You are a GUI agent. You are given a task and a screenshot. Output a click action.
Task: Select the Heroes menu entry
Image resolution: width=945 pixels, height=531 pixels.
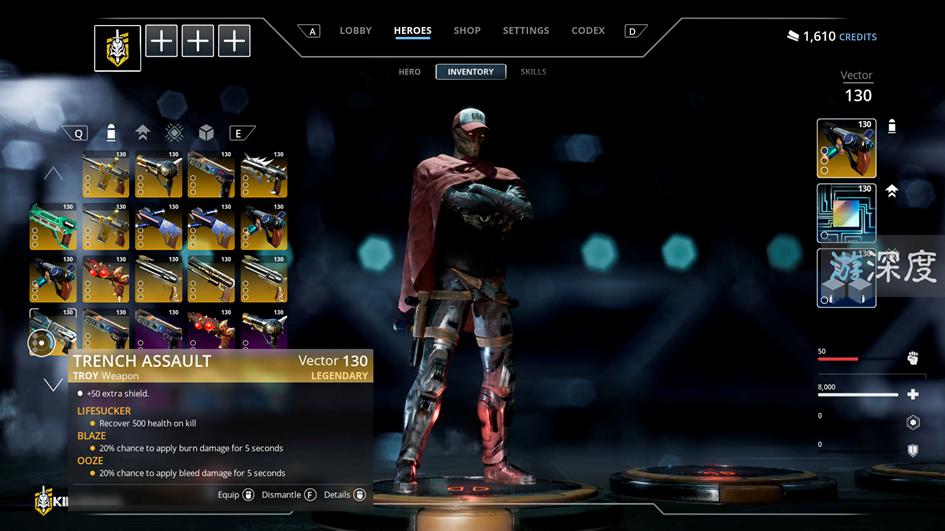[x=412, y=31]
